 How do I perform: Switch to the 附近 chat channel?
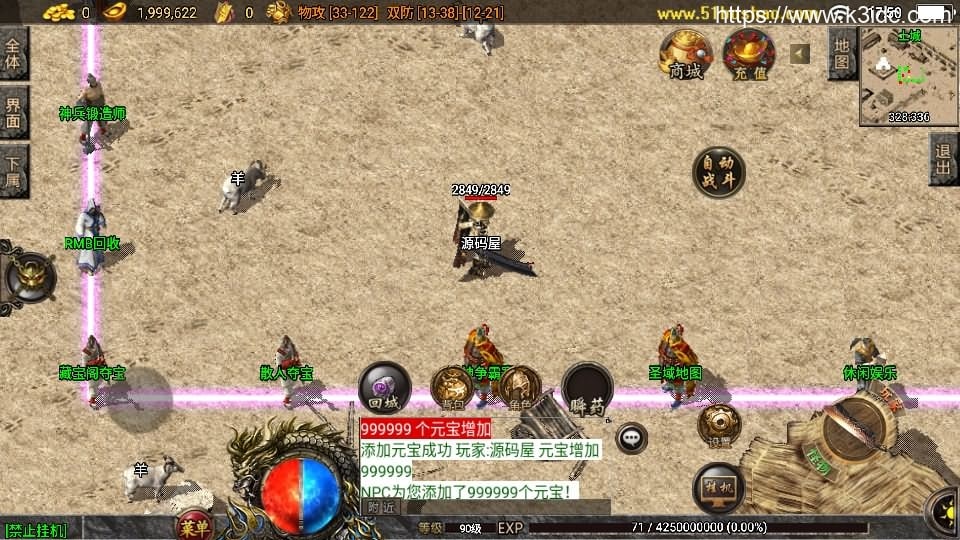point(380,507)
